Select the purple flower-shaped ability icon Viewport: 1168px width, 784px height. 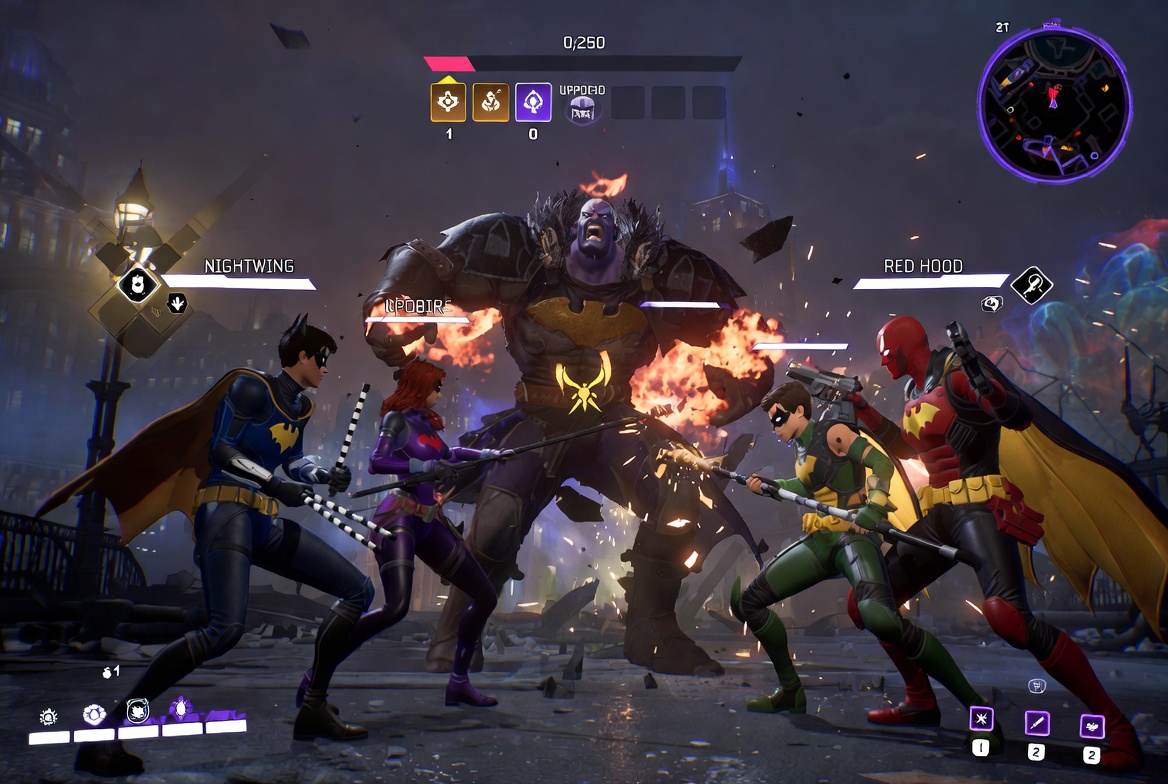pyautogui.click(x=94, y=714)
